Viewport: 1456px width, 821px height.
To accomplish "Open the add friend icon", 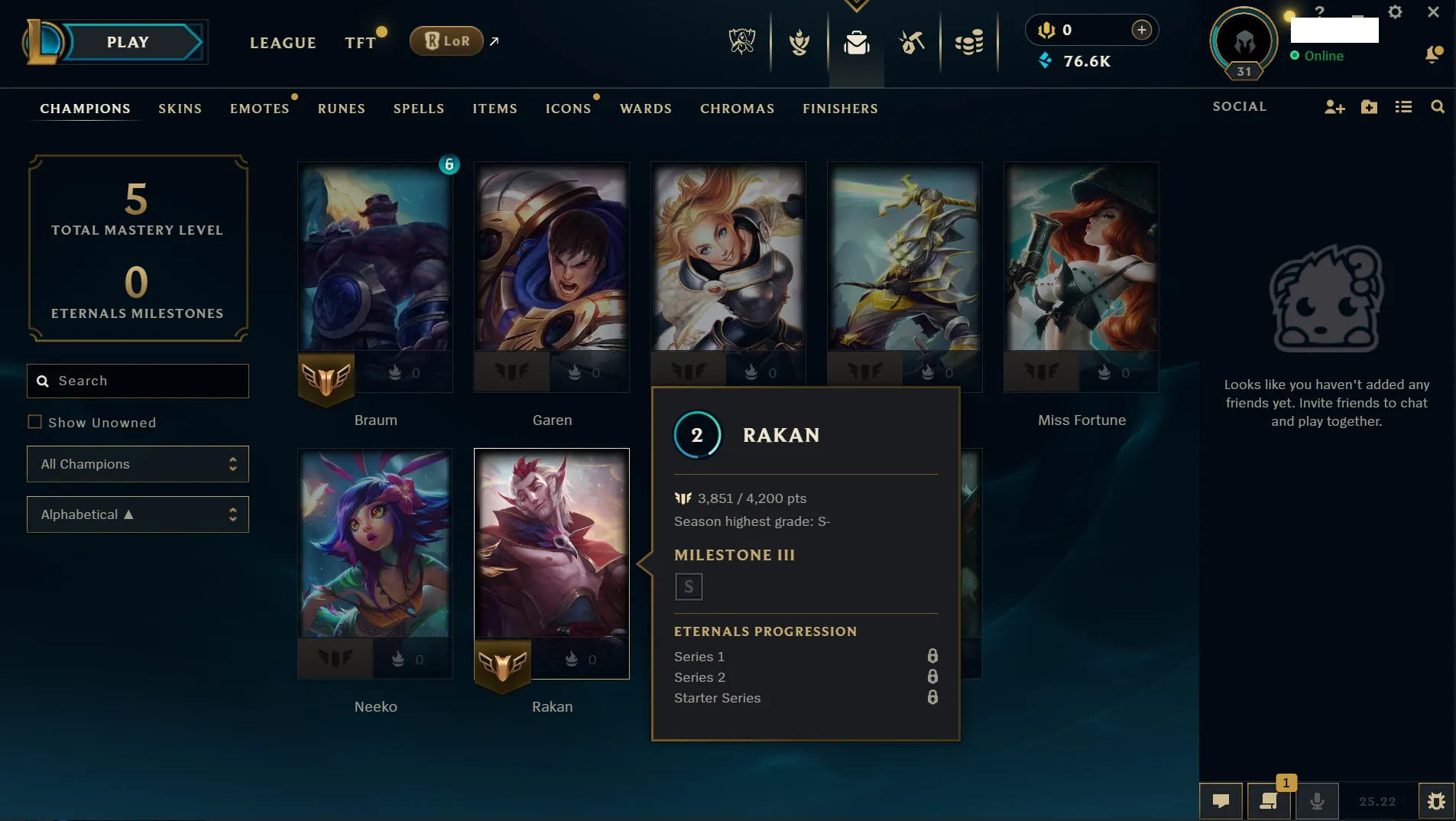I will coord(1335,107).
